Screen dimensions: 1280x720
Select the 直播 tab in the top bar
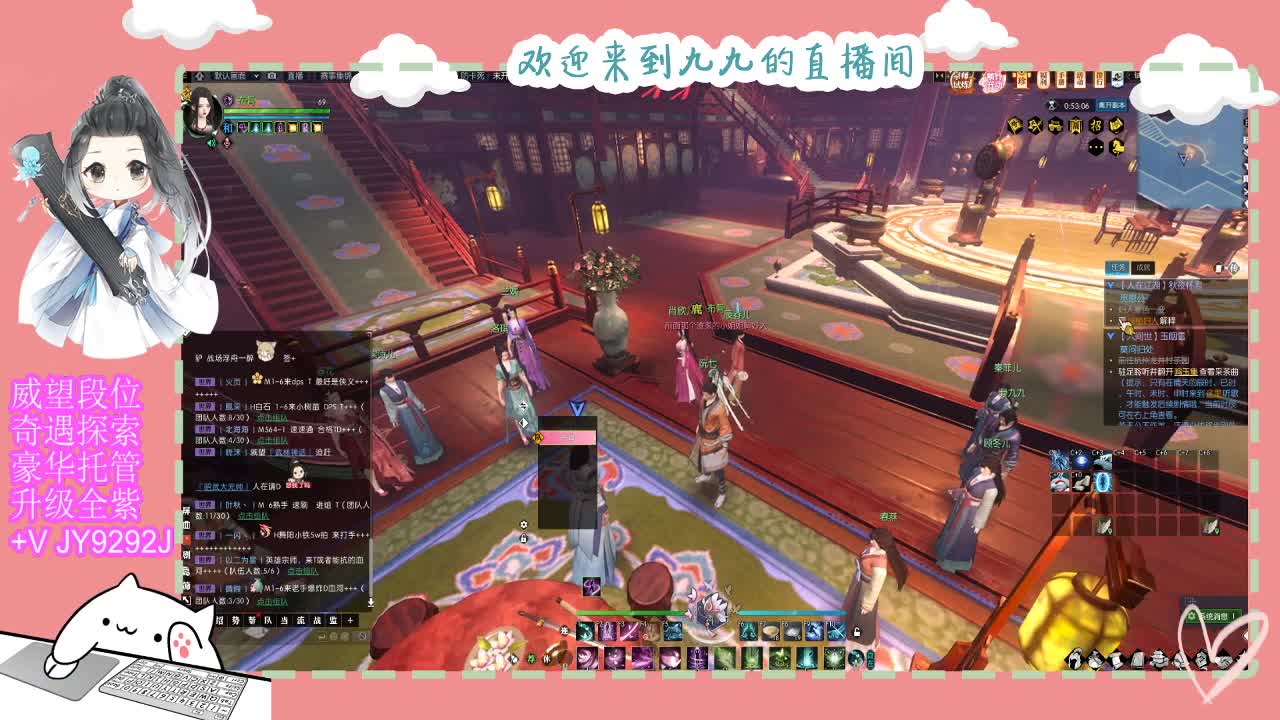[x=295, y=76]
